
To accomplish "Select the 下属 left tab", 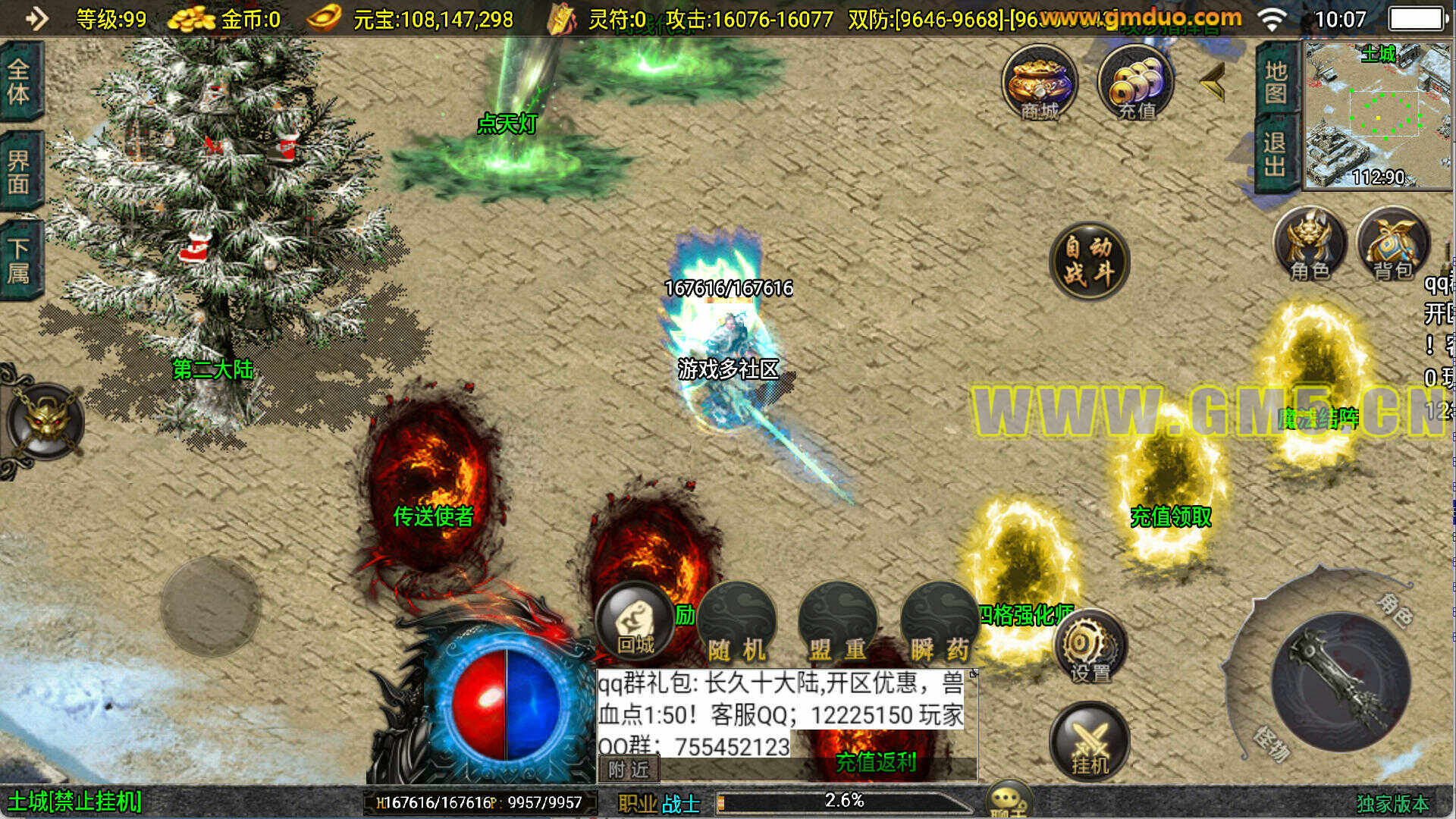I will click(x=19, y=260).
